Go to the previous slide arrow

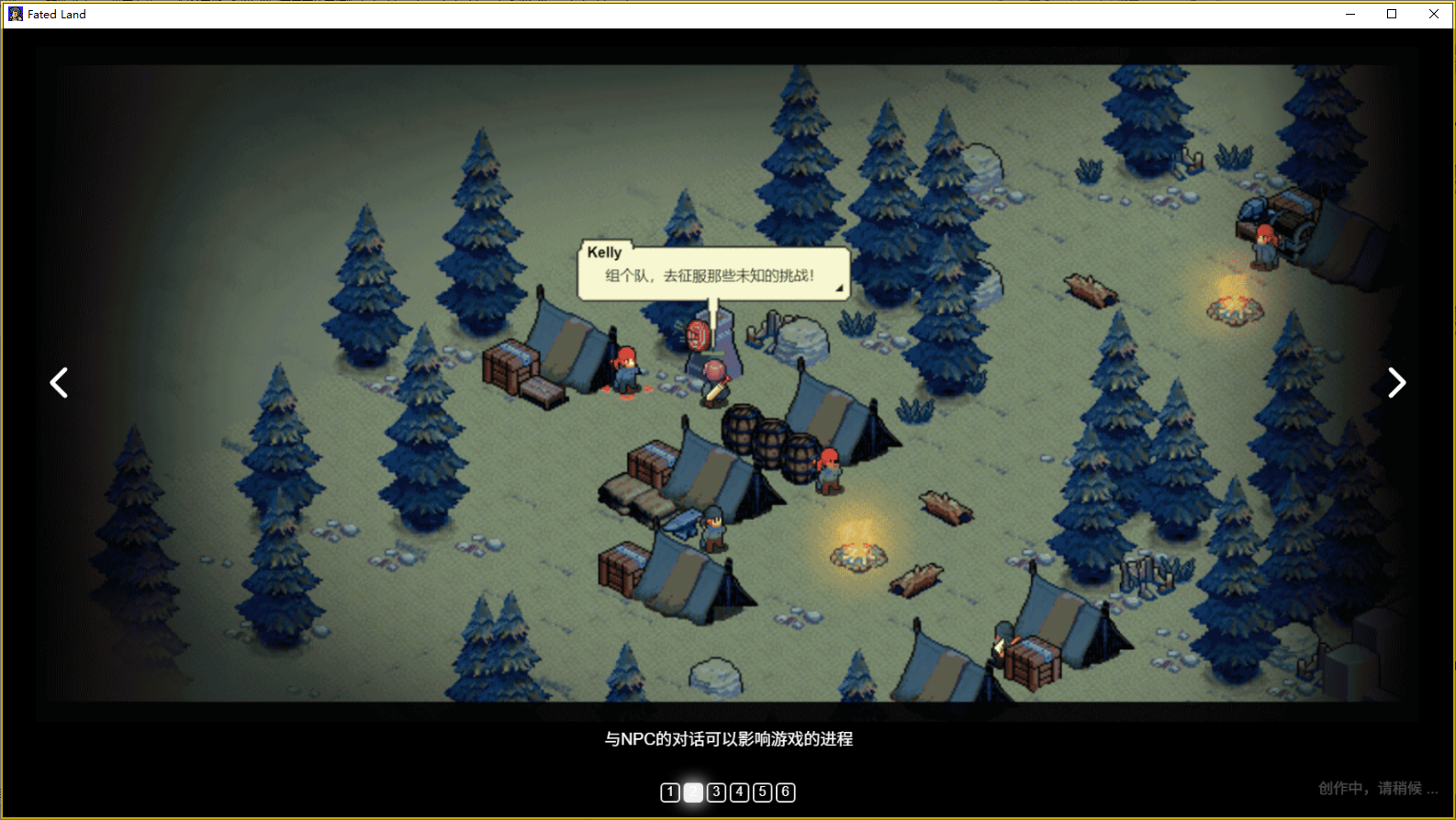point(59,383)
